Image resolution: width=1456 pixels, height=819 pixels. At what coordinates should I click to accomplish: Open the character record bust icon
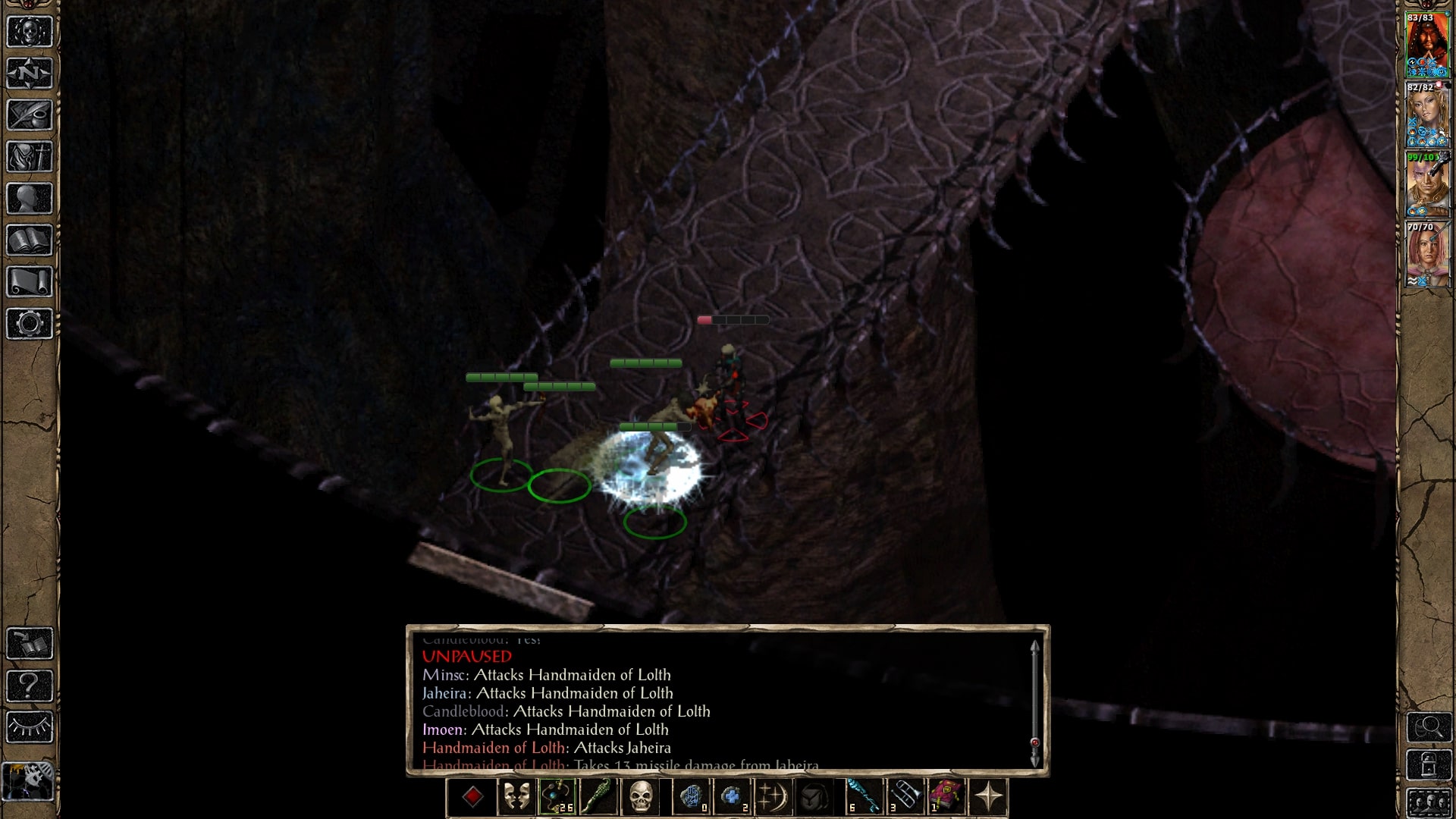pyautogui.click(x=30, y=199)
